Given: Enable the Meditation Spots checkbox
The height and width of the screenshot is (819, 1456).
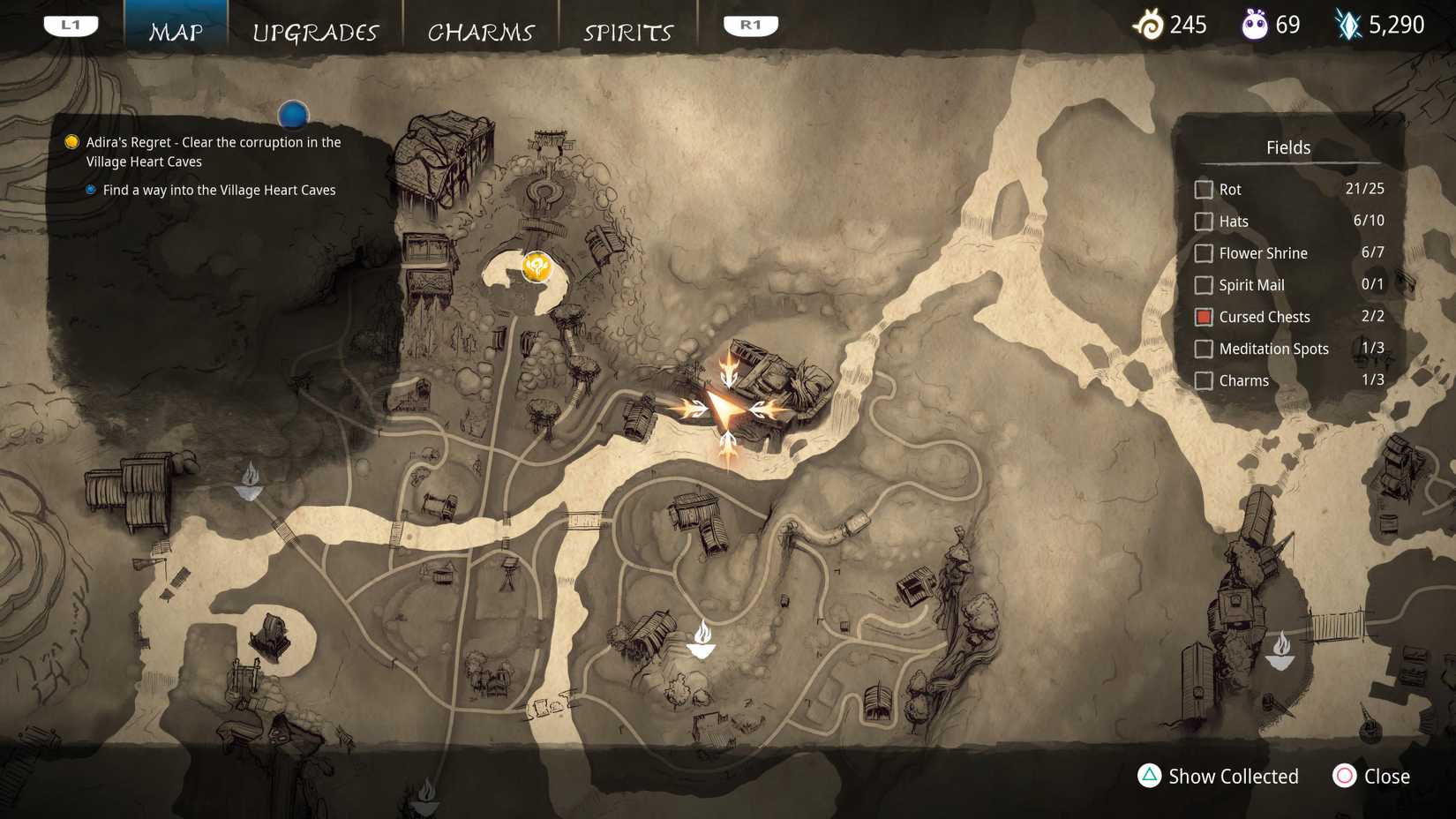Looking at the screenshot, I should coord(1204,349).
